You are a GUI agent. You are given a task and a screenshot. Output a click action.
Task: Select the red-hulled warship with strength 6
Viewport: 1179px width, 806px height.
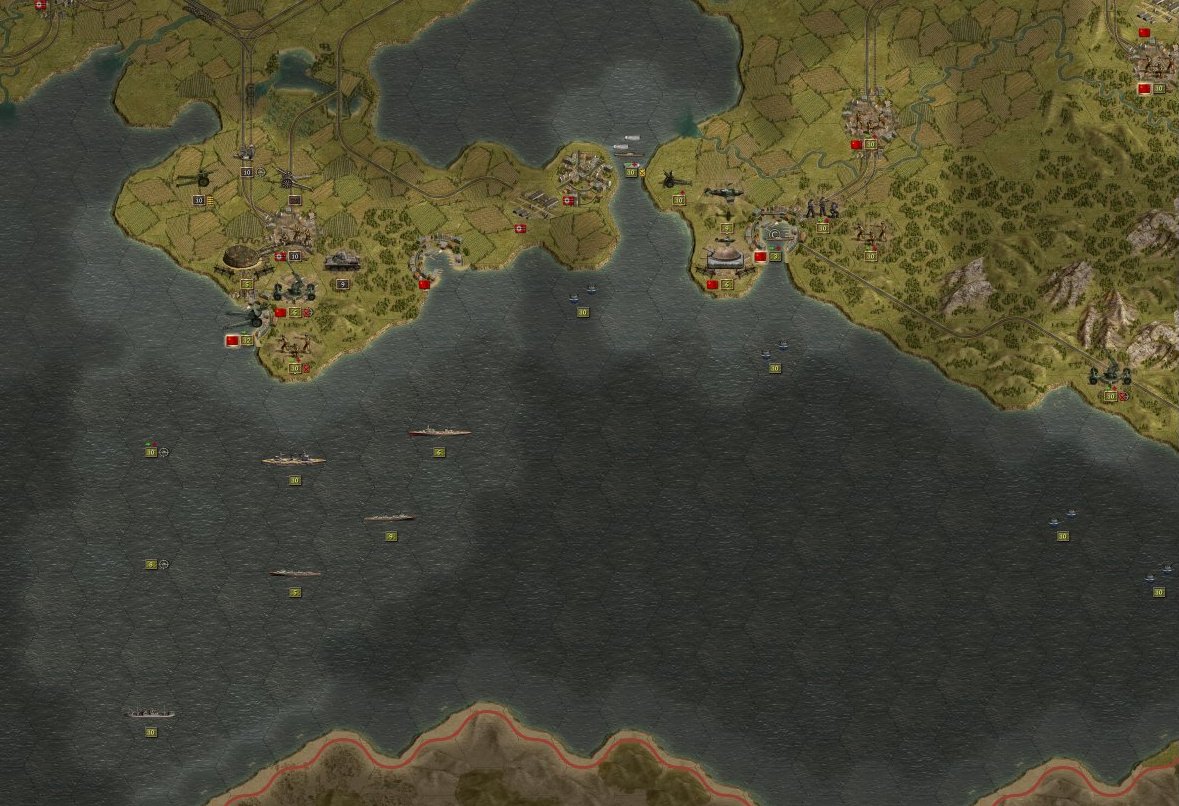(x=439, y=433)
